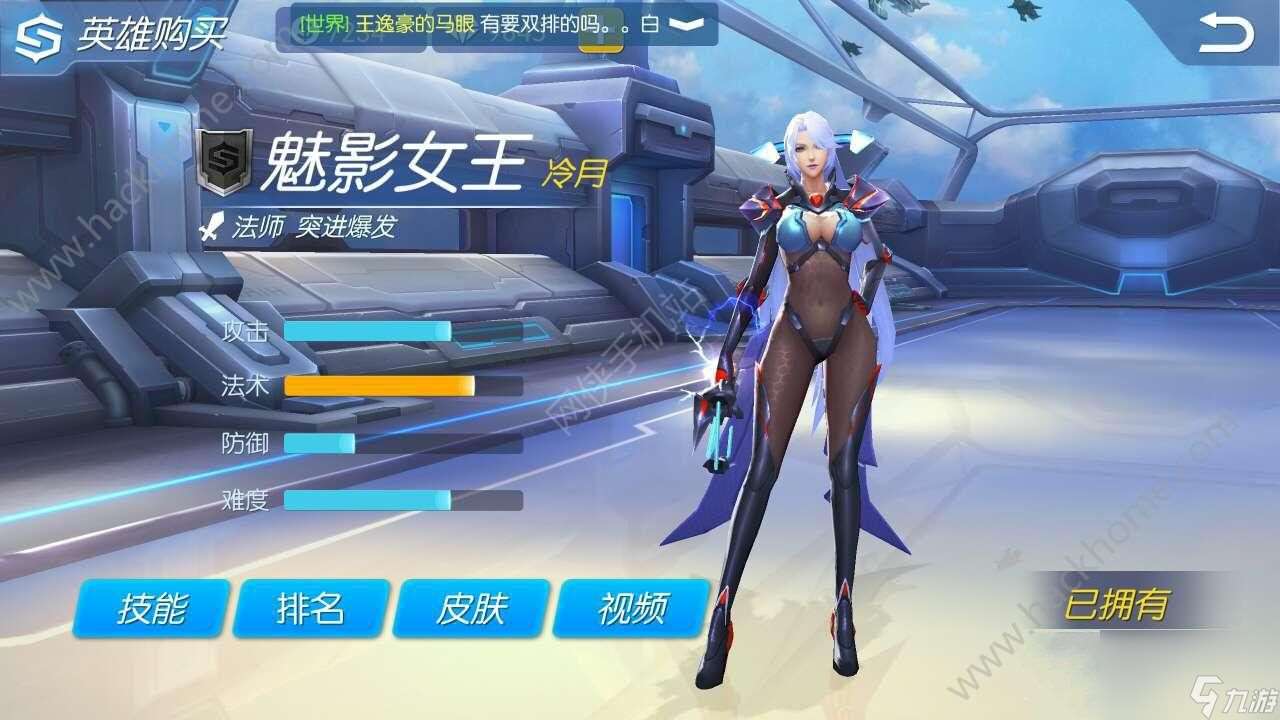Tap the back arrow in the top-right corner
1280x720 pixels.
(x=1228, y=30)
